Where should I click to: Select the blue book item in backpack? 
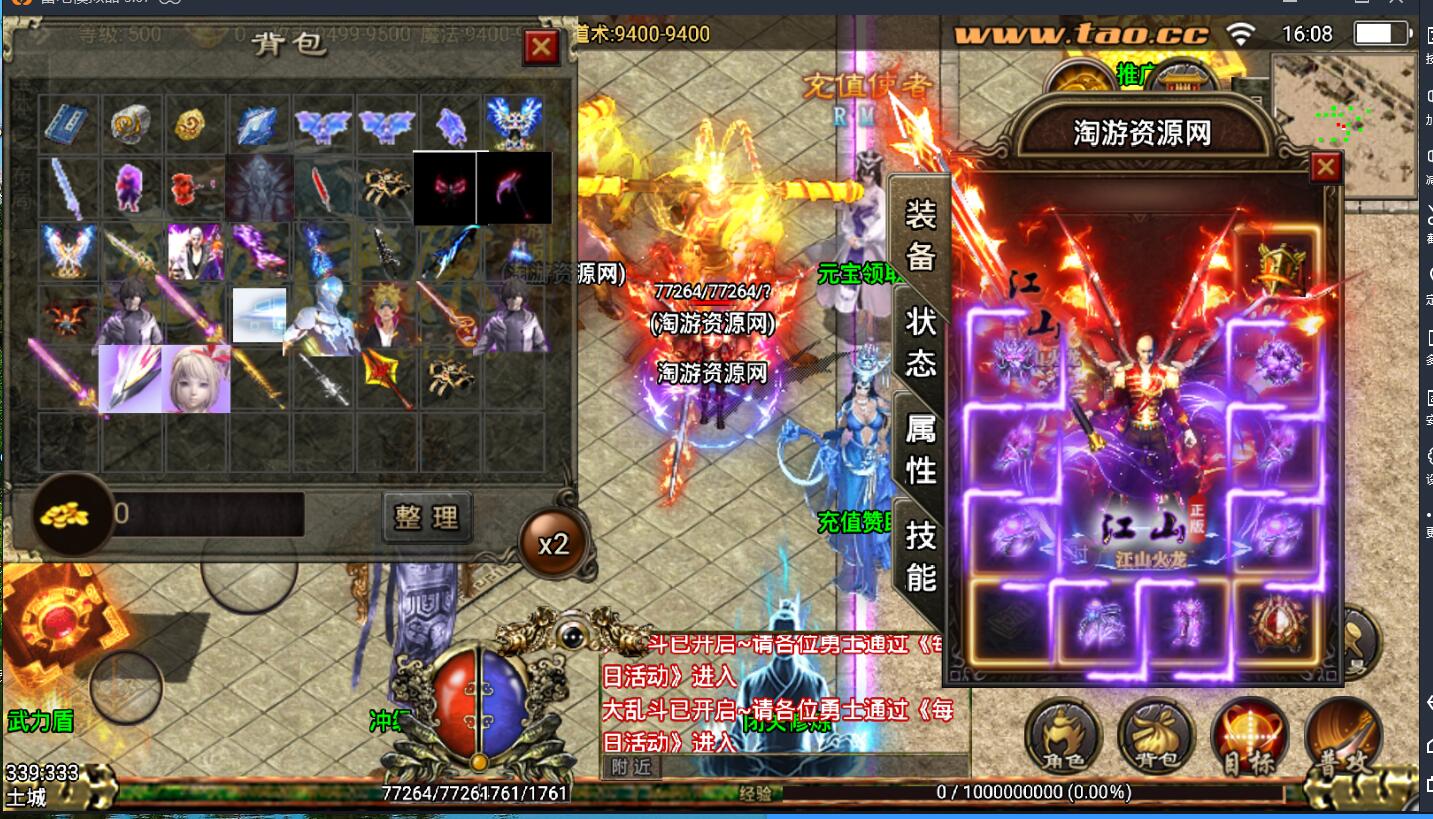point(68,124)
